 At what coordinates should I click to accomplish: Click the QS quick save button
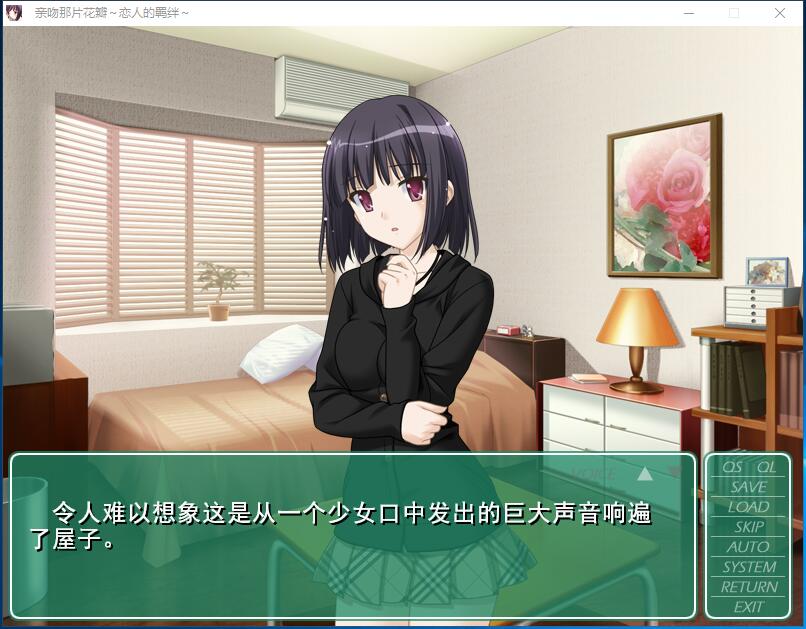coord(733,467)
